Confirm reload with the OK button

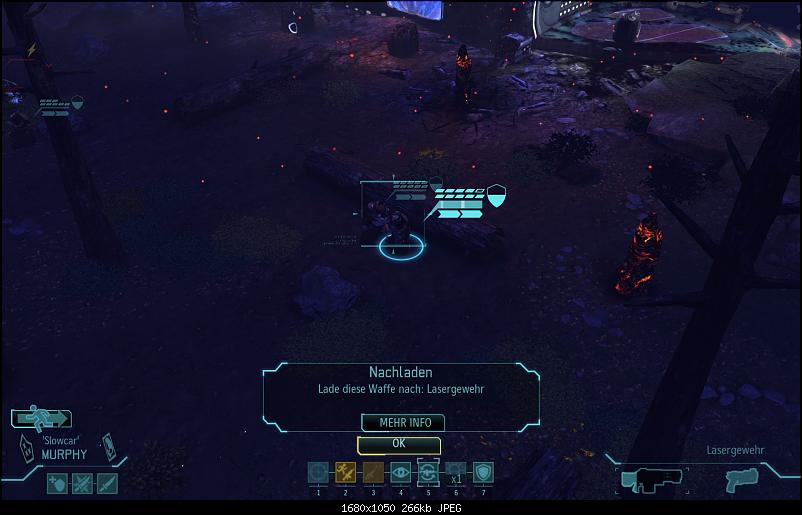point(398,443)
